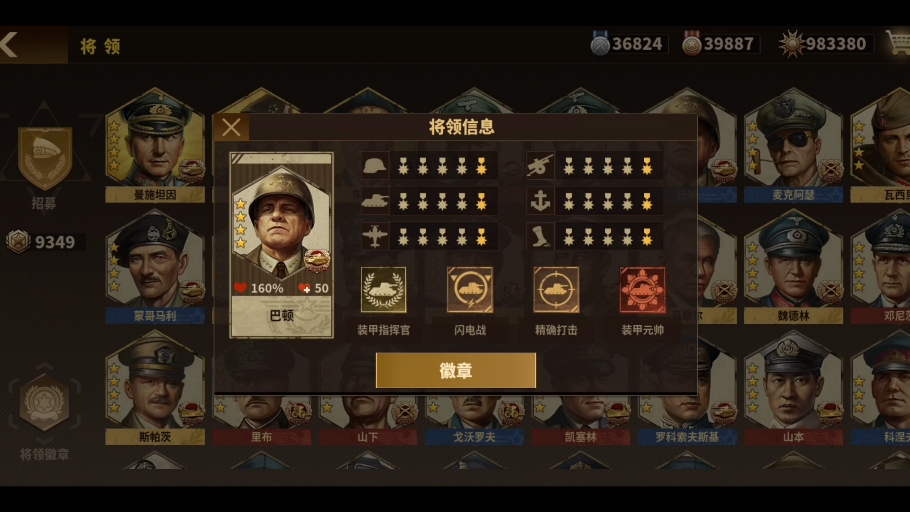
Task: Open the 将领徽章 menu
Action: click(x=45, y=405)
